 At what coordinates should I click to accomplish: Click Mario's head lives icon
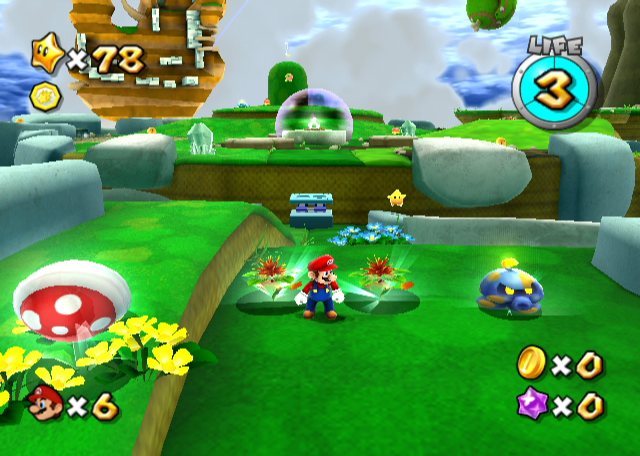[43, 405]
